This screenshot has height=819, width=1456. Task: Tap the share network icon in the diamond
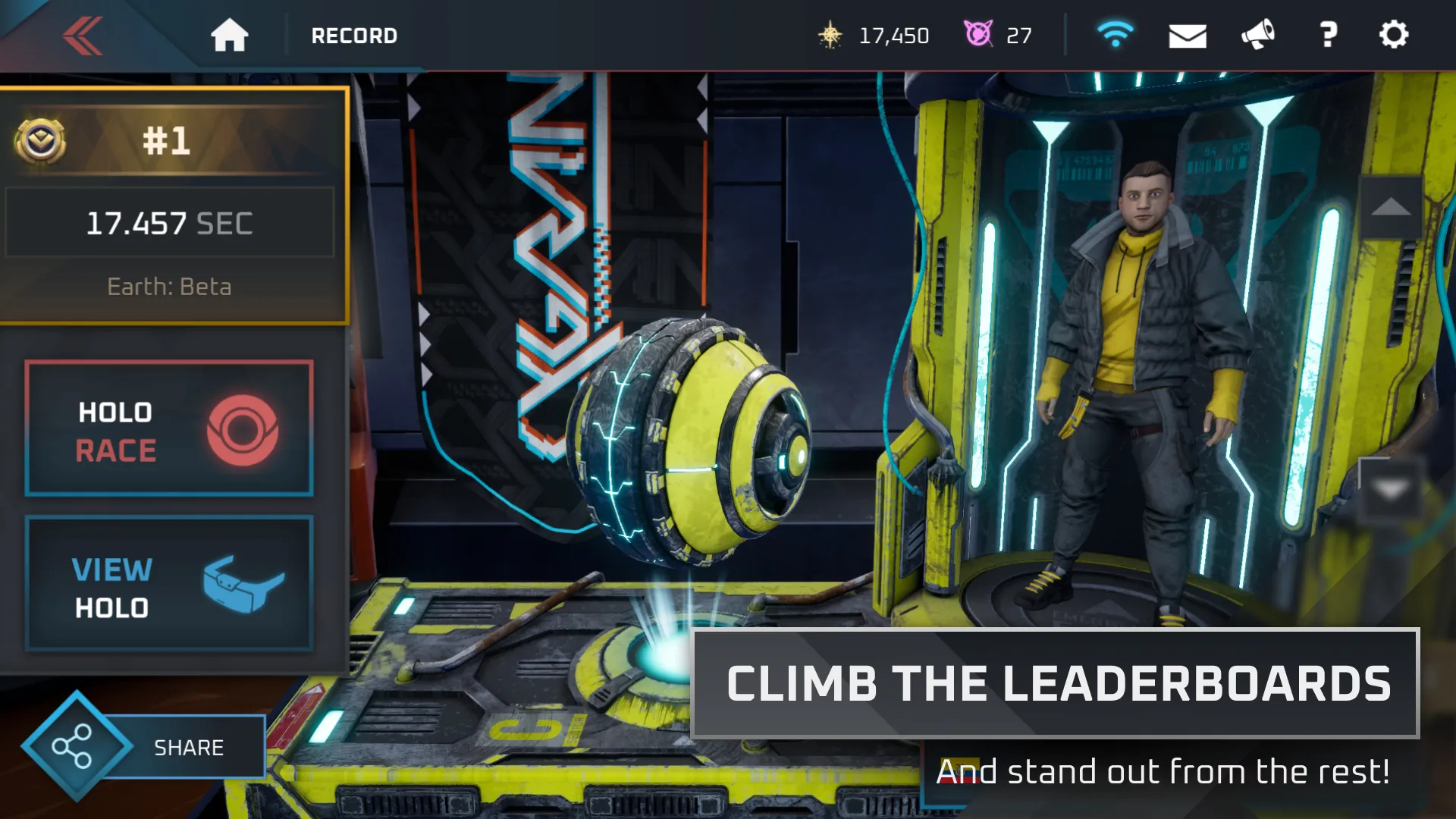click(x=74, y=747)
